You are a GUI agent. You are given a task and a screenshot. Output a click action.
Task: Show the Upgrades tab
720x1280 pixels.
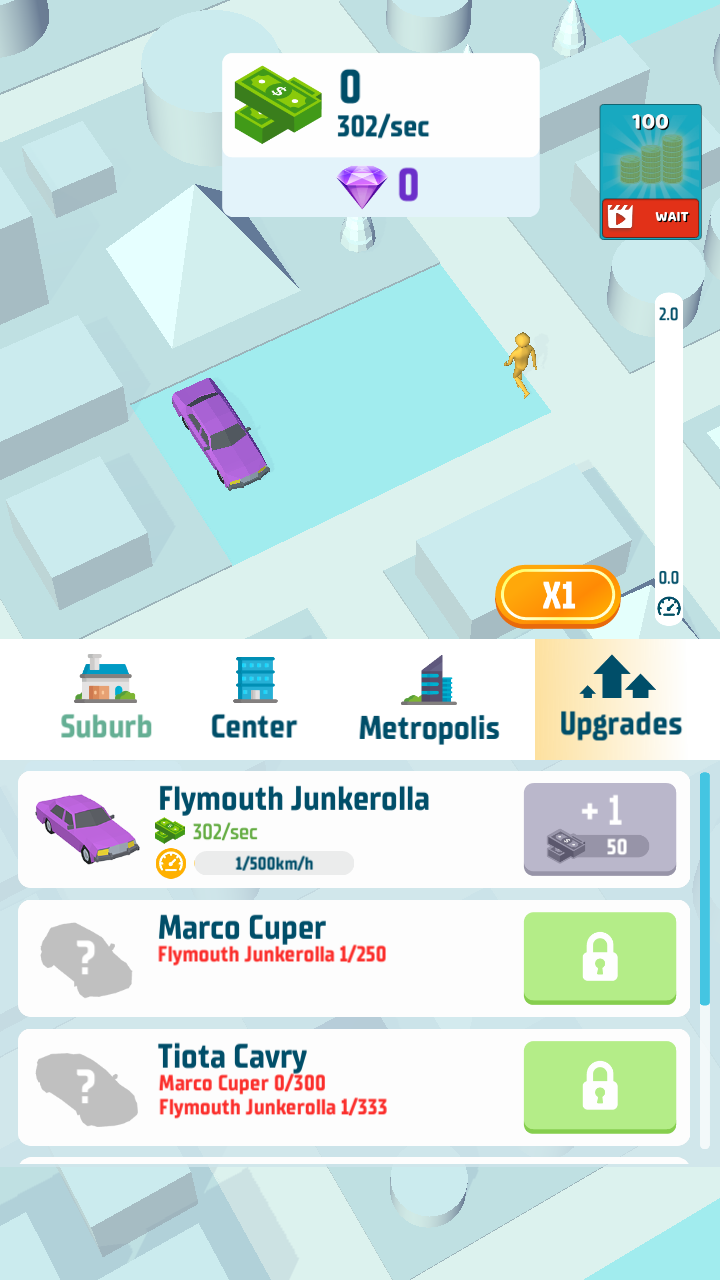(620, 700)
